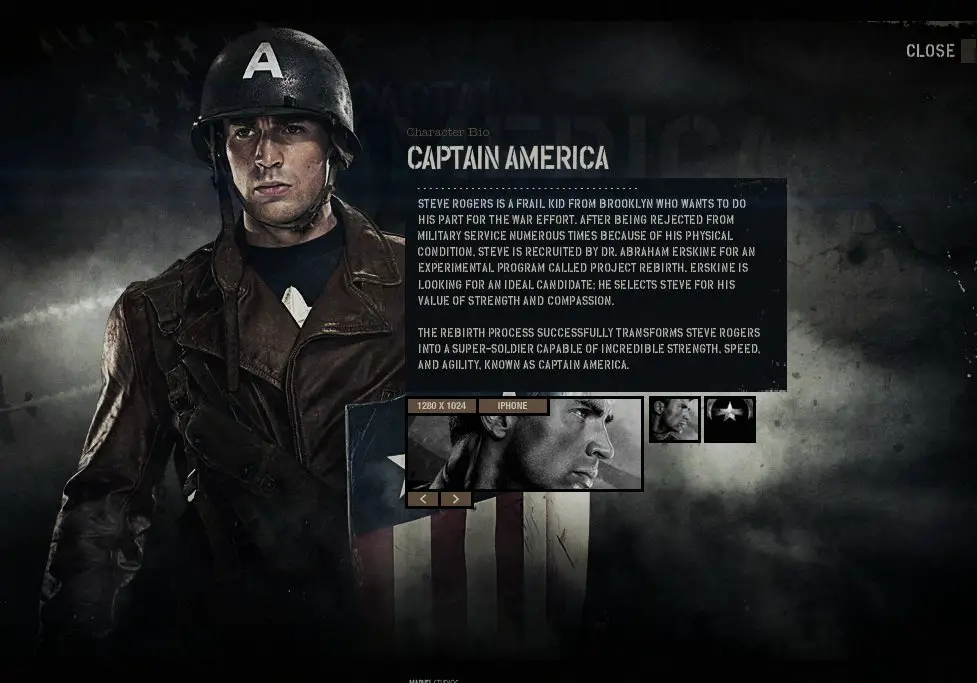Download the 1280 x 1024 wallpaper

pyautogui.click(x=441, y=406)
